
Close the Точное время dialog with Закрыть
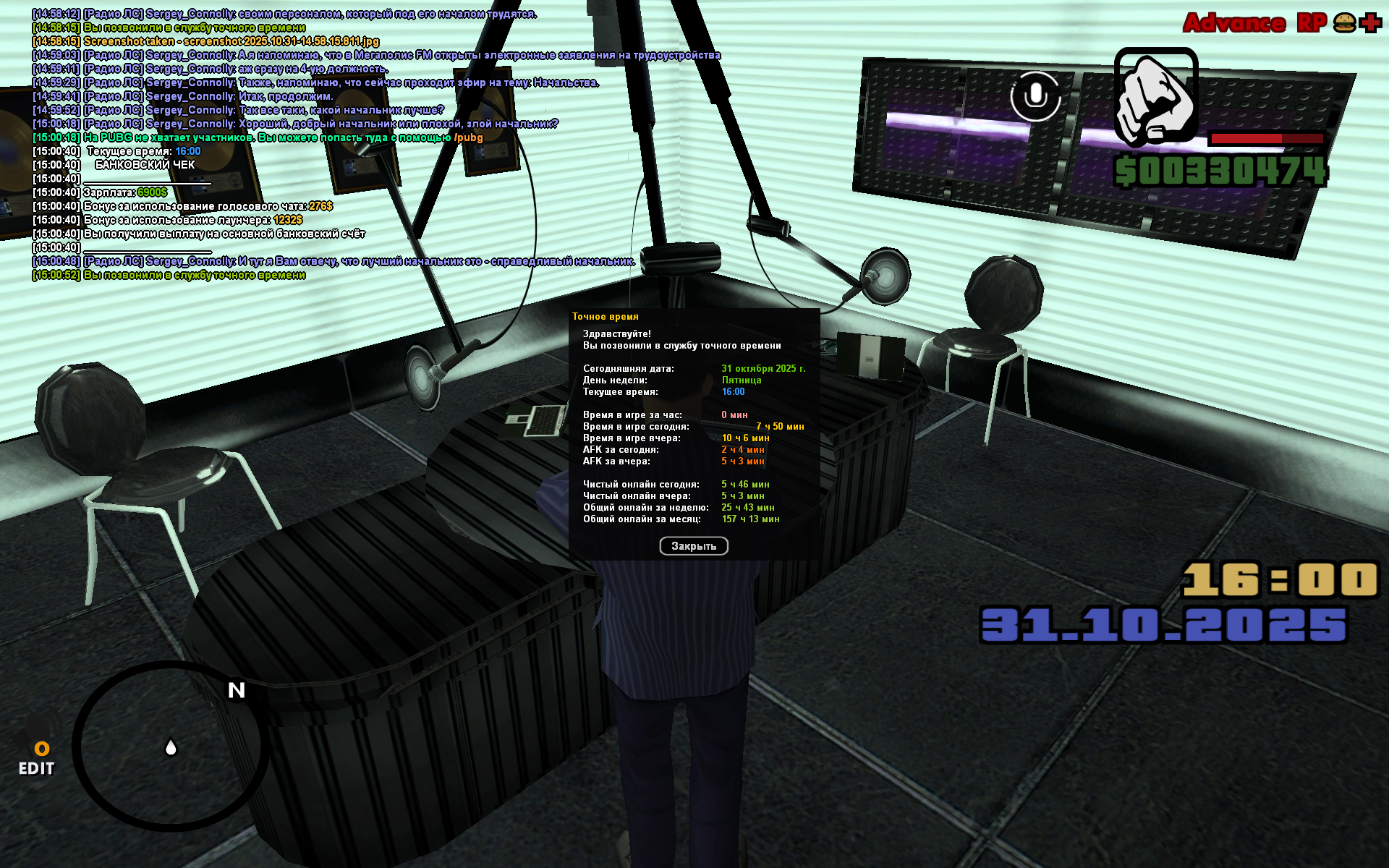(x=693, y=546)
